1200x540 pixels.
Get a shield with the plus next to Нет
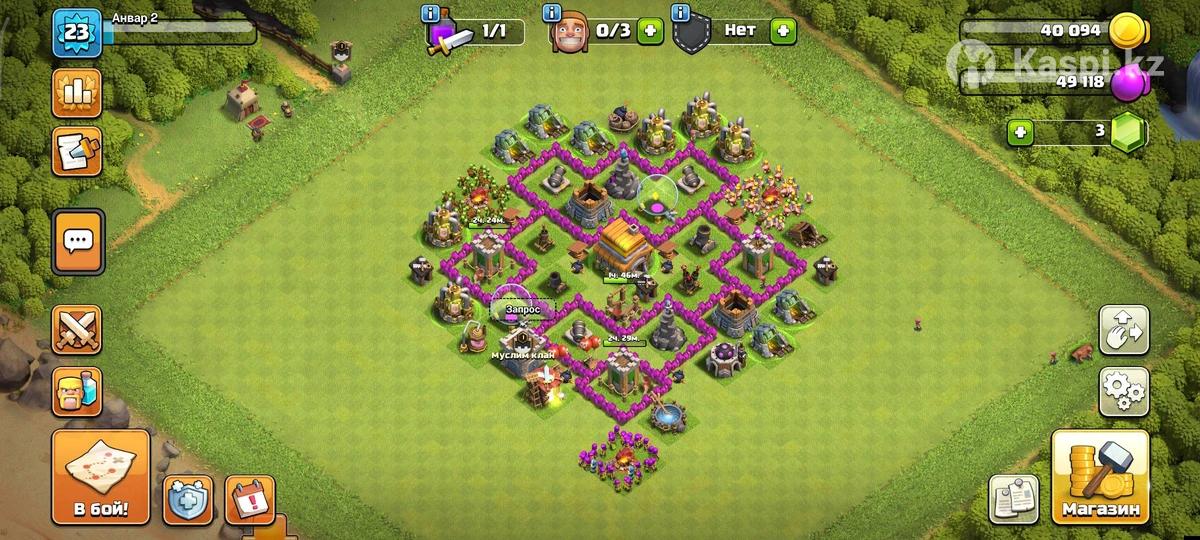point(783,31)
